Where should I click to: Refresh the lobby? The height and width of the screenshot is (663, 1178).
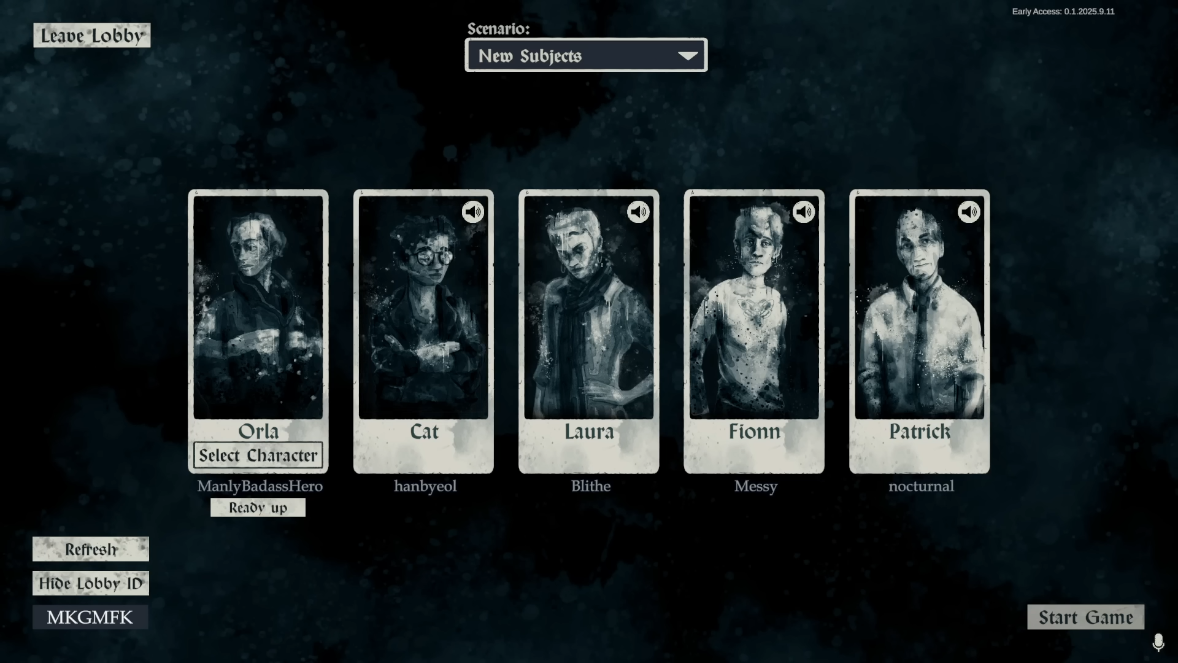click(x=91, y=549)
